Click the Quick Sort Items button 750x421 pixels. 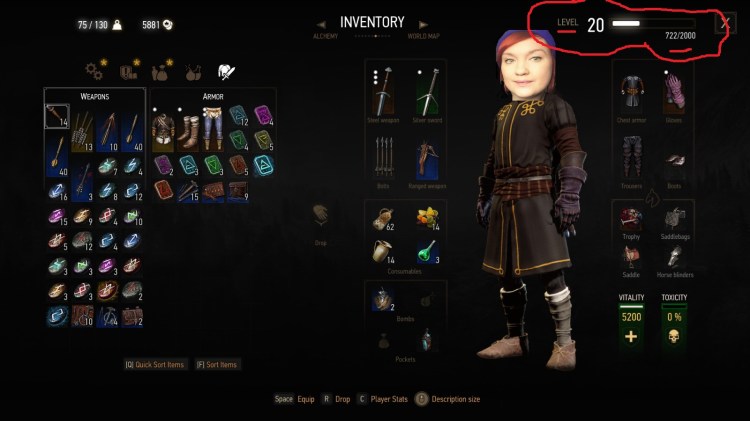point(155,365)
